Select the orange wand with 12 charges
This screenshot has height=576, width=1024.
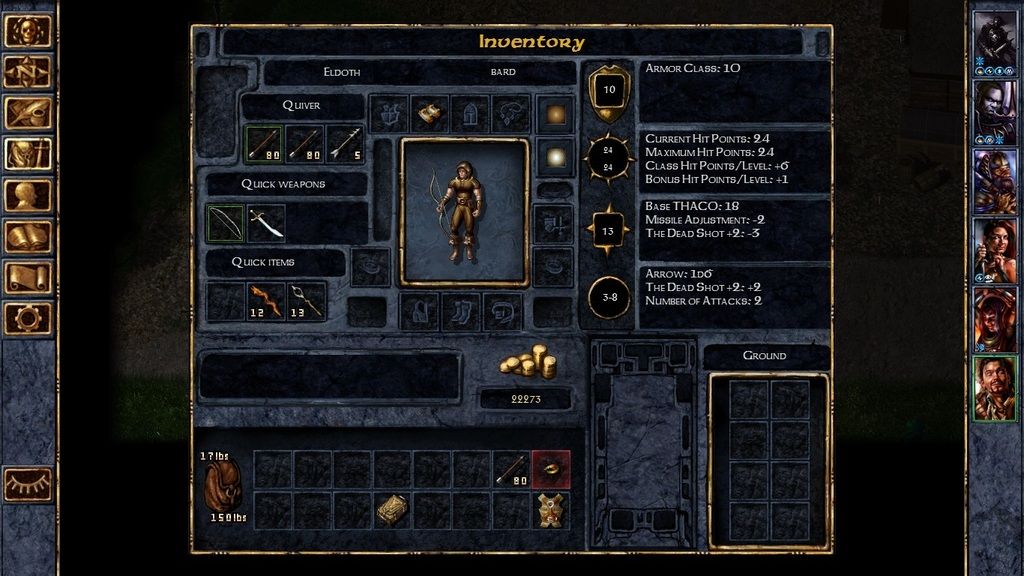coord(266,300)
